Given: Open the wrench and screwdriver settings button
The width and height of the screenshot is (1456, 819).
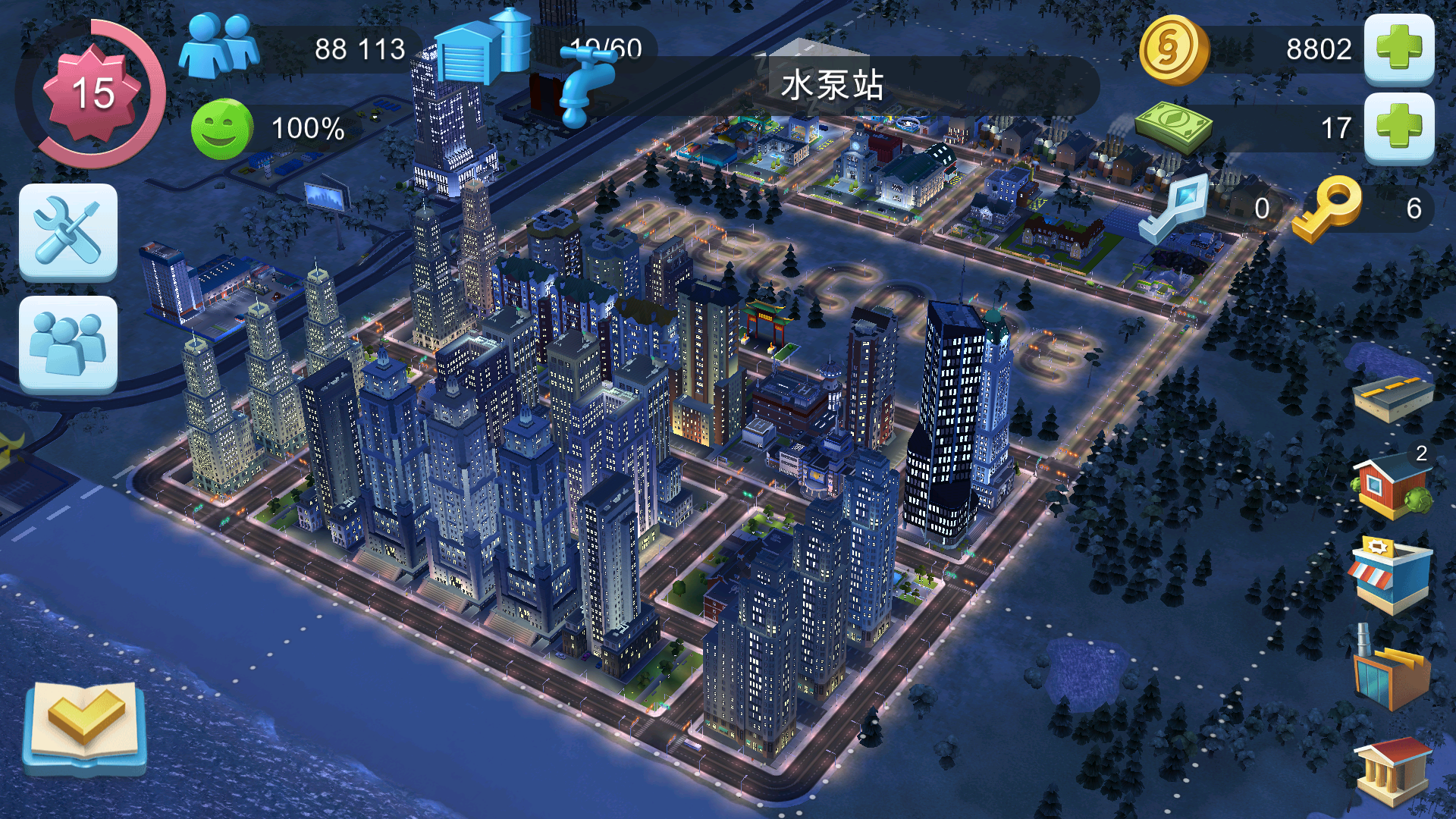Looking at the screenshot, I should [x=68, y=232].
